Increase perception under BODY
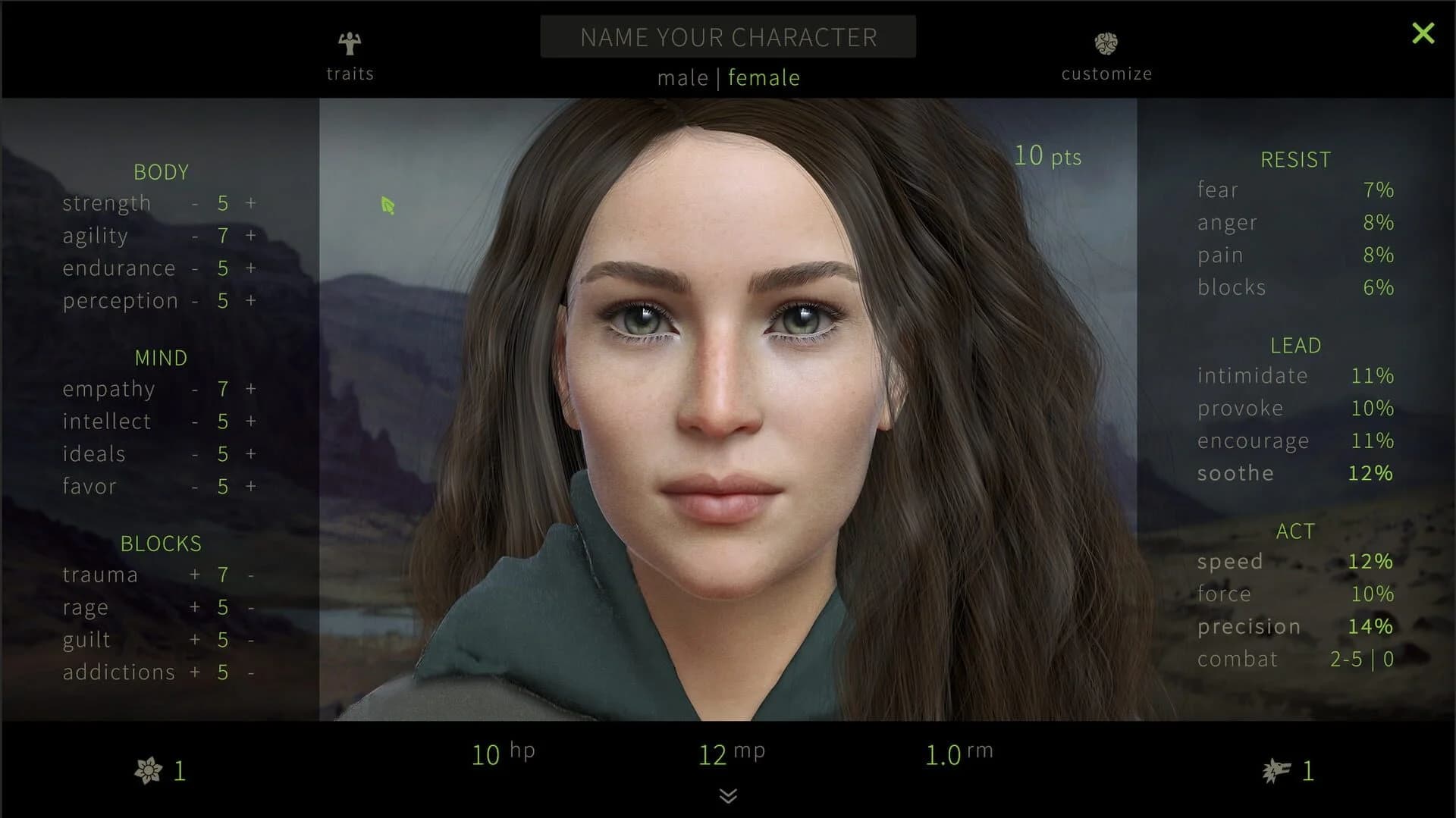Viewport: 1456px width, 818px height. (x=250, y=300)
